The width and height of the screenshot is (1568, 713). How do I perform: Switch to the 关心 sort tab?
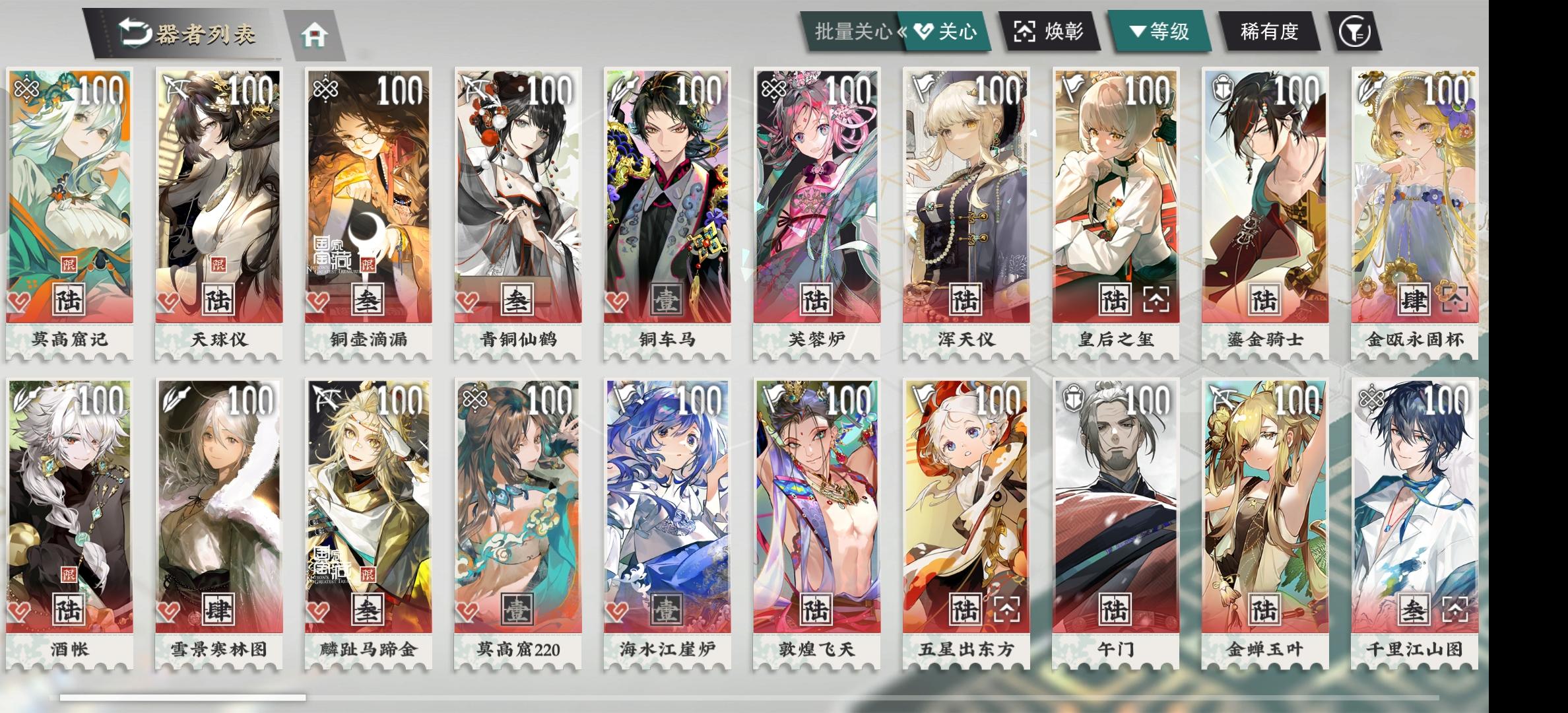(x=944, y=30)
